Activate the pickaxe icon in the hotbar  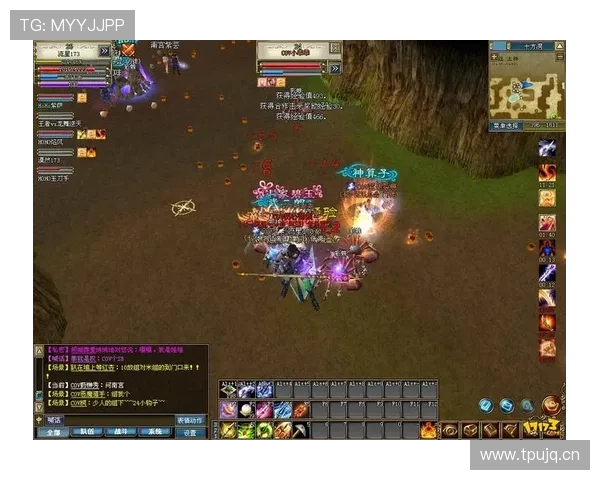point(301,430)
